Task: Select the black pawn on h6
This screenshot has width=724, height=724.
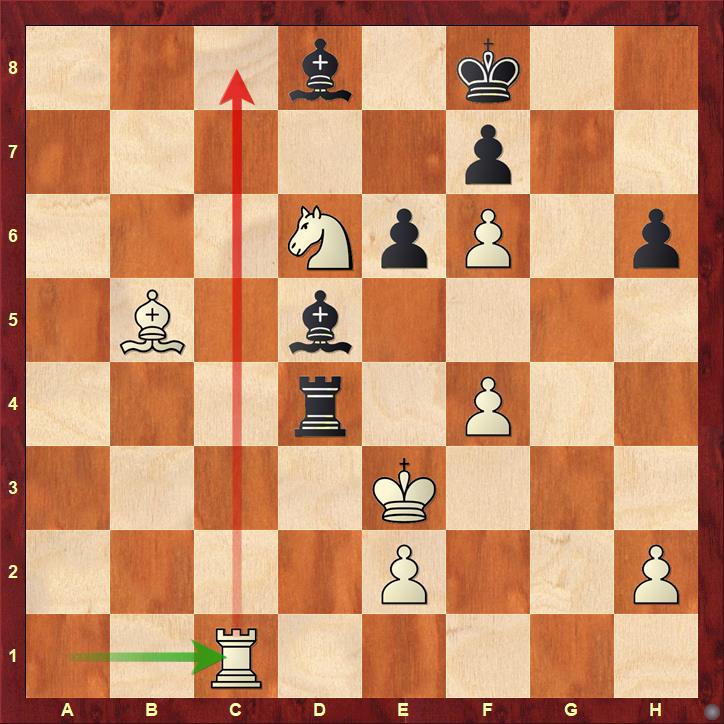Action: pyautogui.click(x=656, y=238)
